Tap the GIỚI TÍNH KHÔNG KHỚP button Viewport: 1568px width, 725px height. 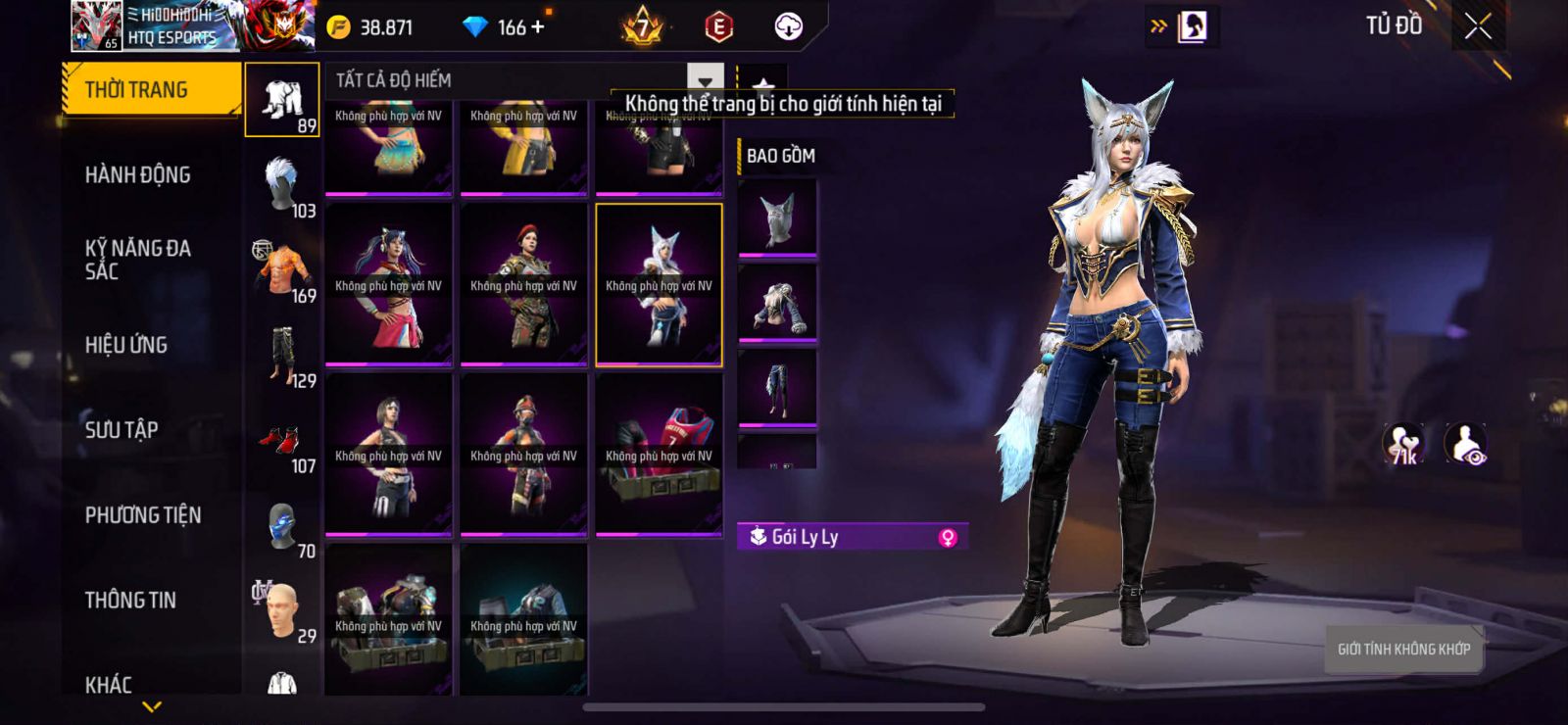1403,649
